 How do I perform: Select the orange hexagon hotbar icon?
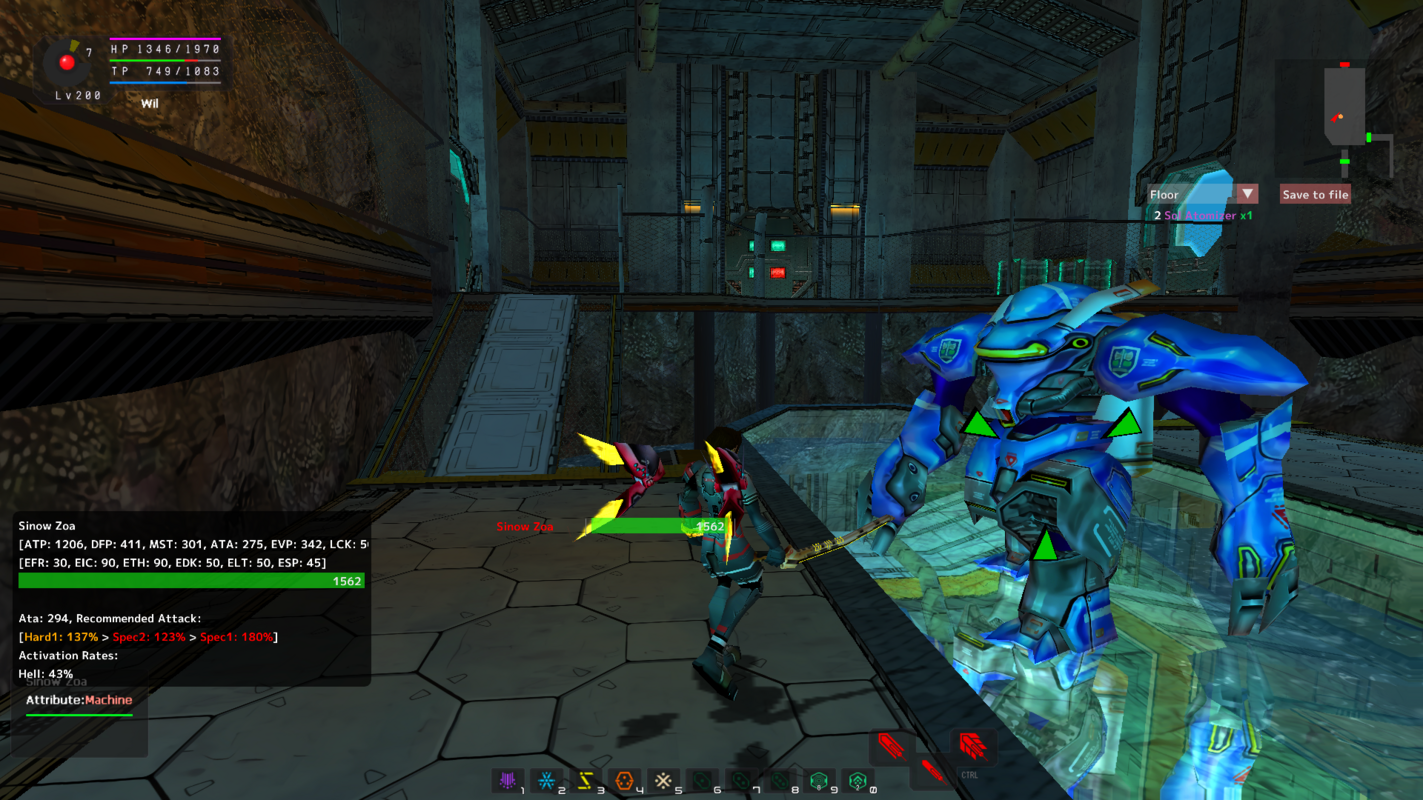tap(625, 780)
